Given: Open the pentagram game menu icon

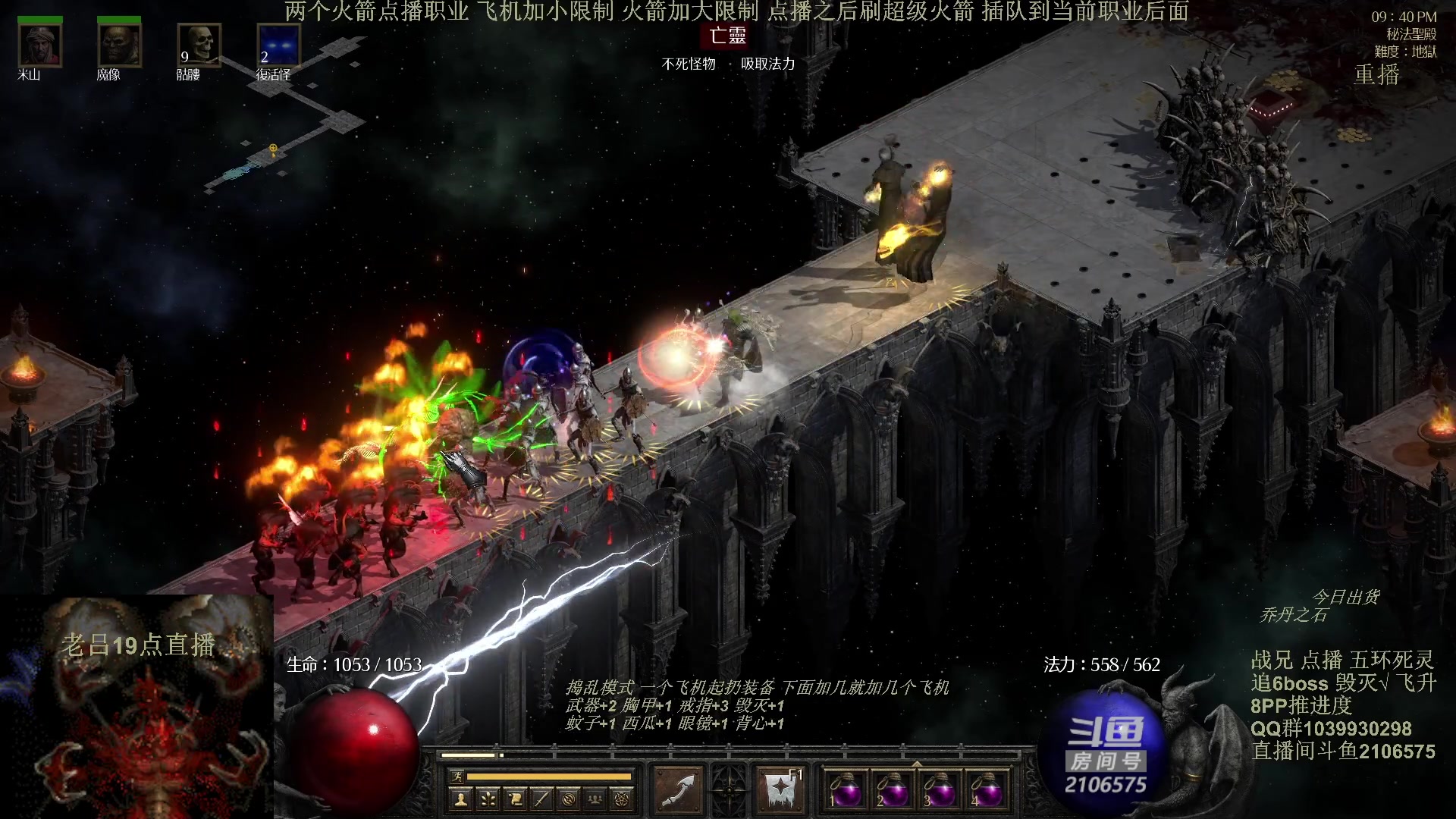Looking at the screenshot, I should (622, 799).
